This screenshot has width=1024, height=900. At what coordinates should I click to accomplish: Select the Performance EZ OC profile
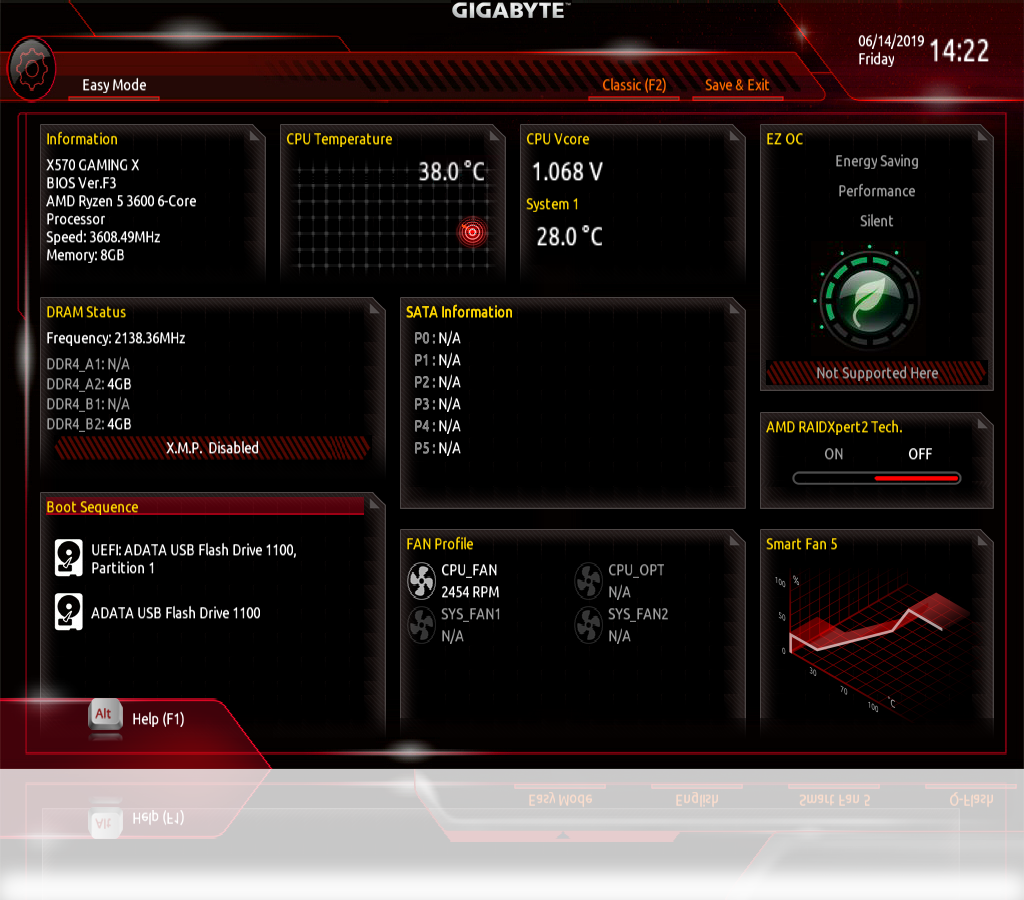(x=876, y=191)
